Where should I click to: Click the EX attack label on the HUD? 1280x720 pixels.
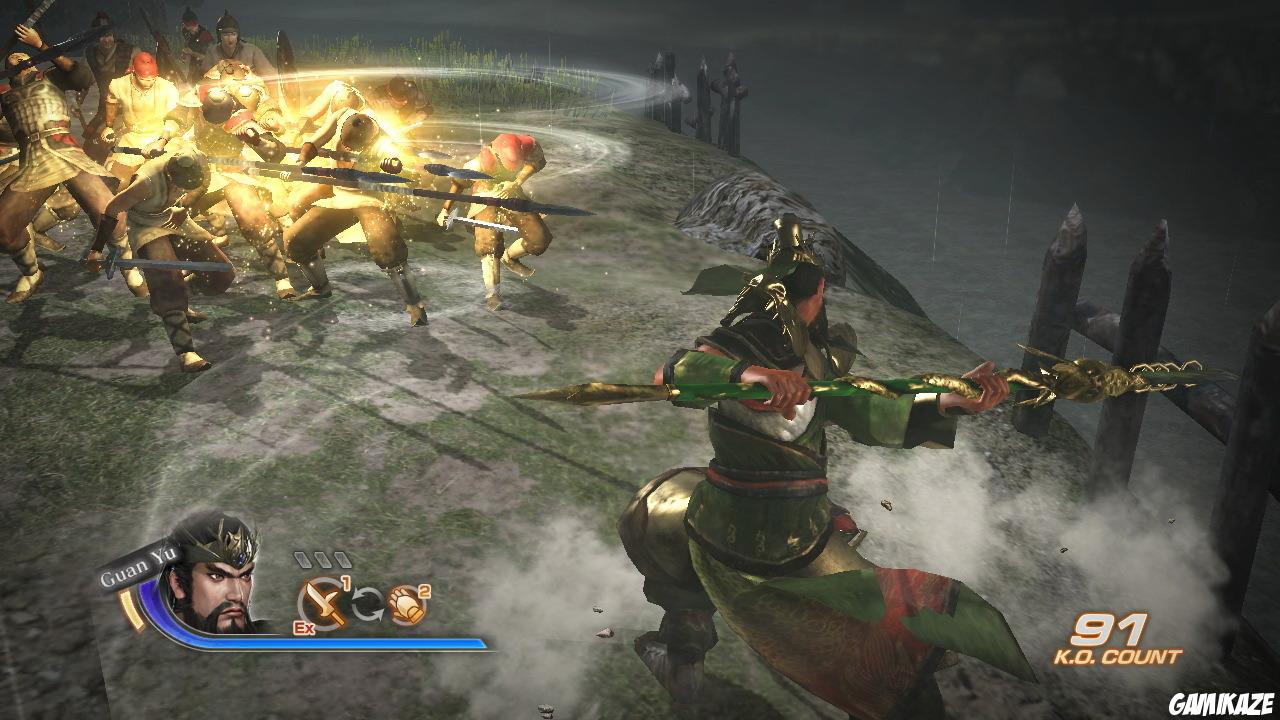click(x=303, y=628)
